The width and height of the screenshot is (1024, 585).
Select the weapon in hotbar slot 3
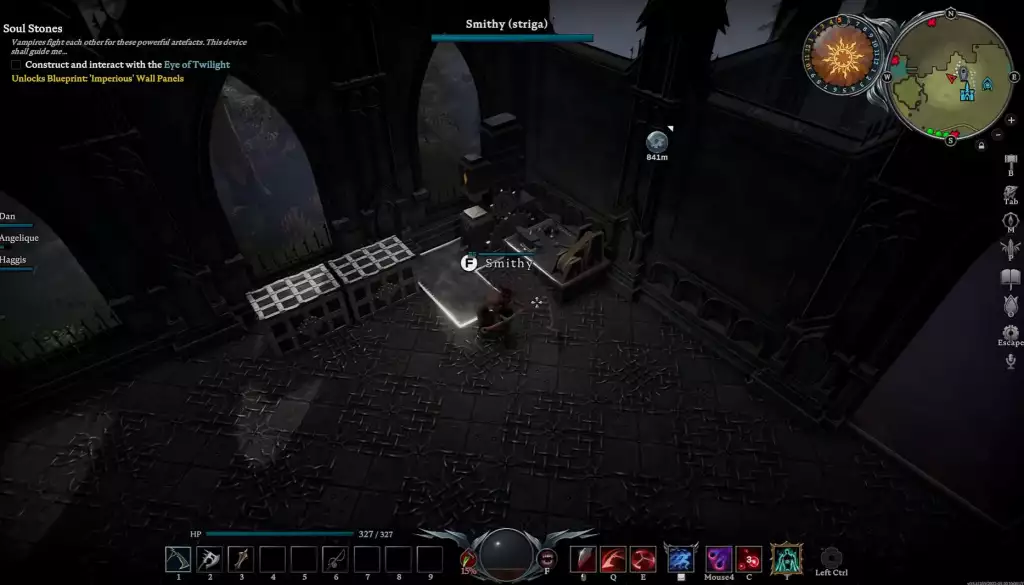pos(240,559)
